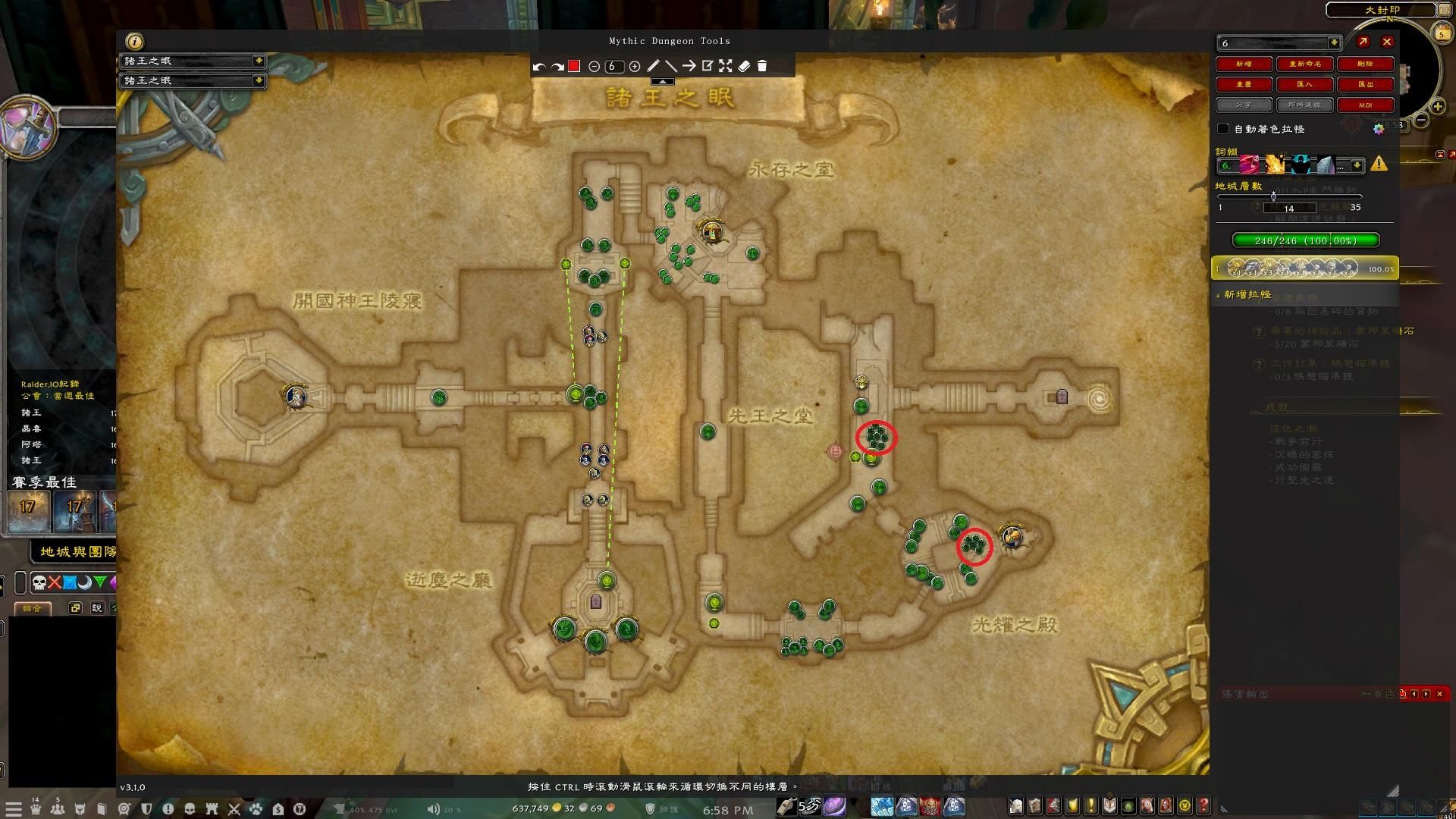
Task: Open the preset dropdown showing 6
Action: pyautogui.click(x=1279, y=43)
